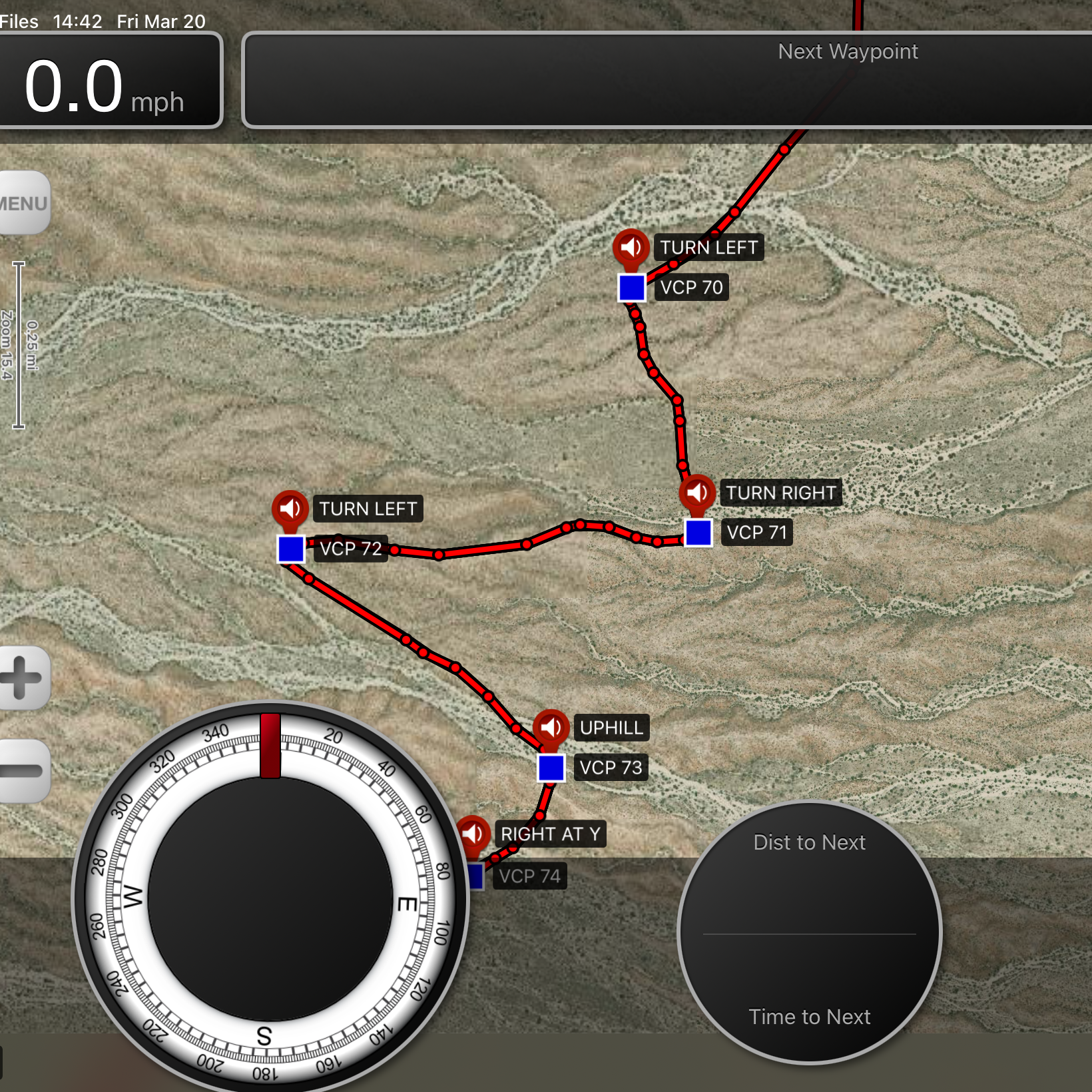Select the VCP 73 waypoint square

(551, 767)
